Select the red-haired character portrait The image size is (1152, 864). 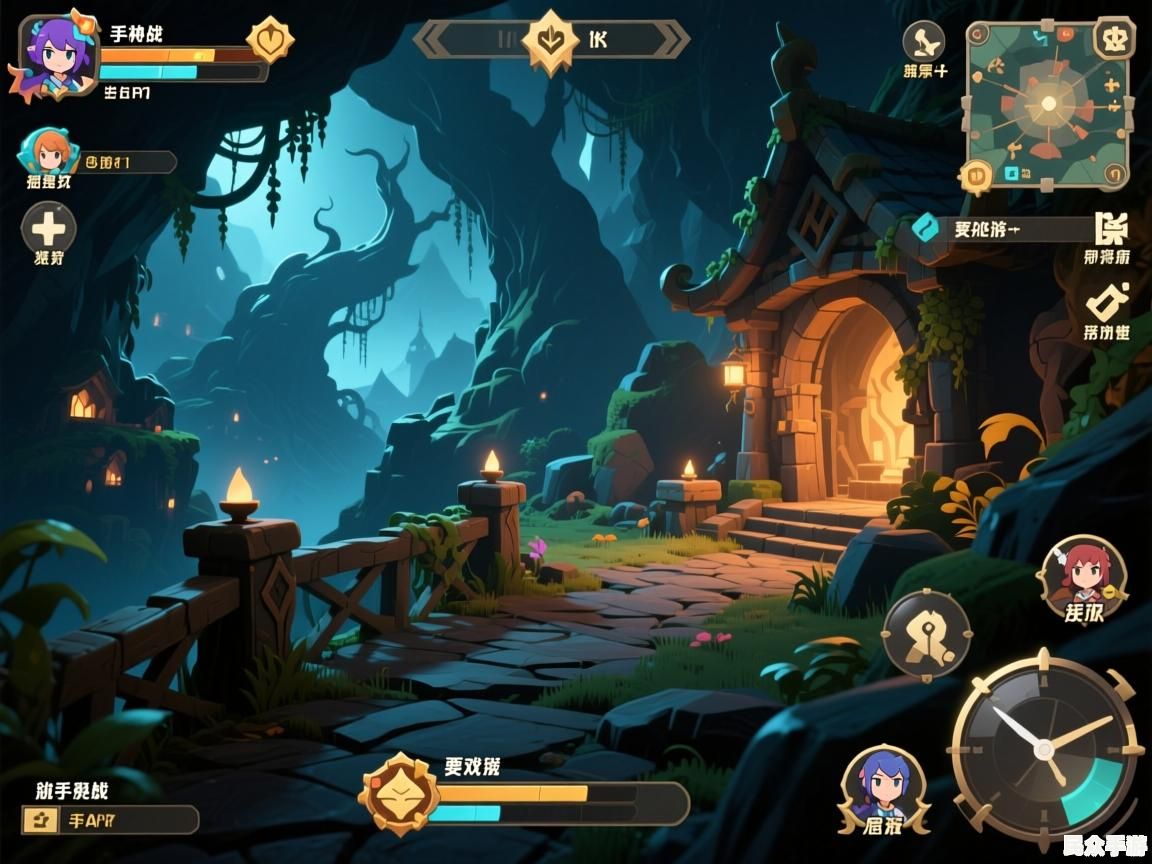coord(1083,572)
